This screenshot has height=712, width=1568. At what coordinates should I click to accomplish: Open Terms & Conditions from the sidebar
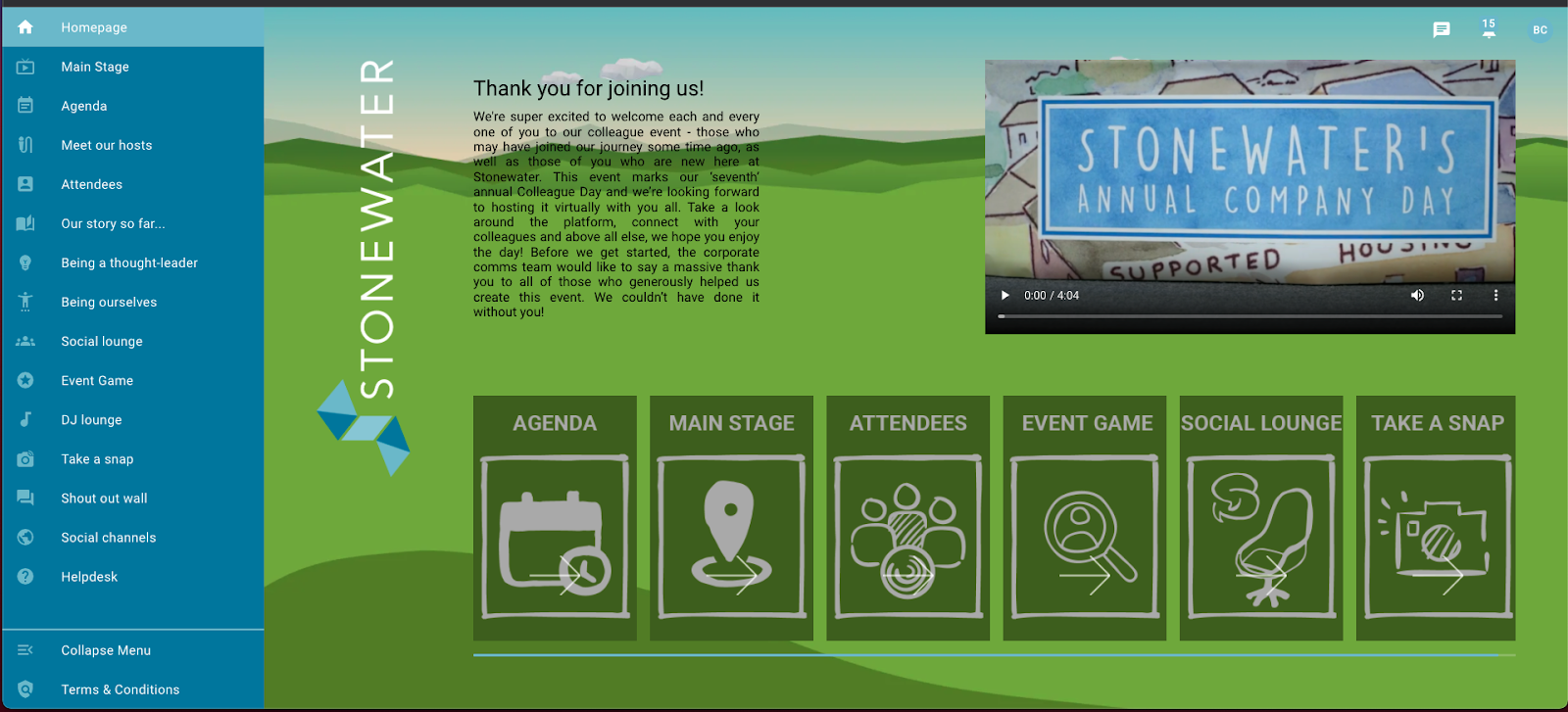[x=118, y=688]
